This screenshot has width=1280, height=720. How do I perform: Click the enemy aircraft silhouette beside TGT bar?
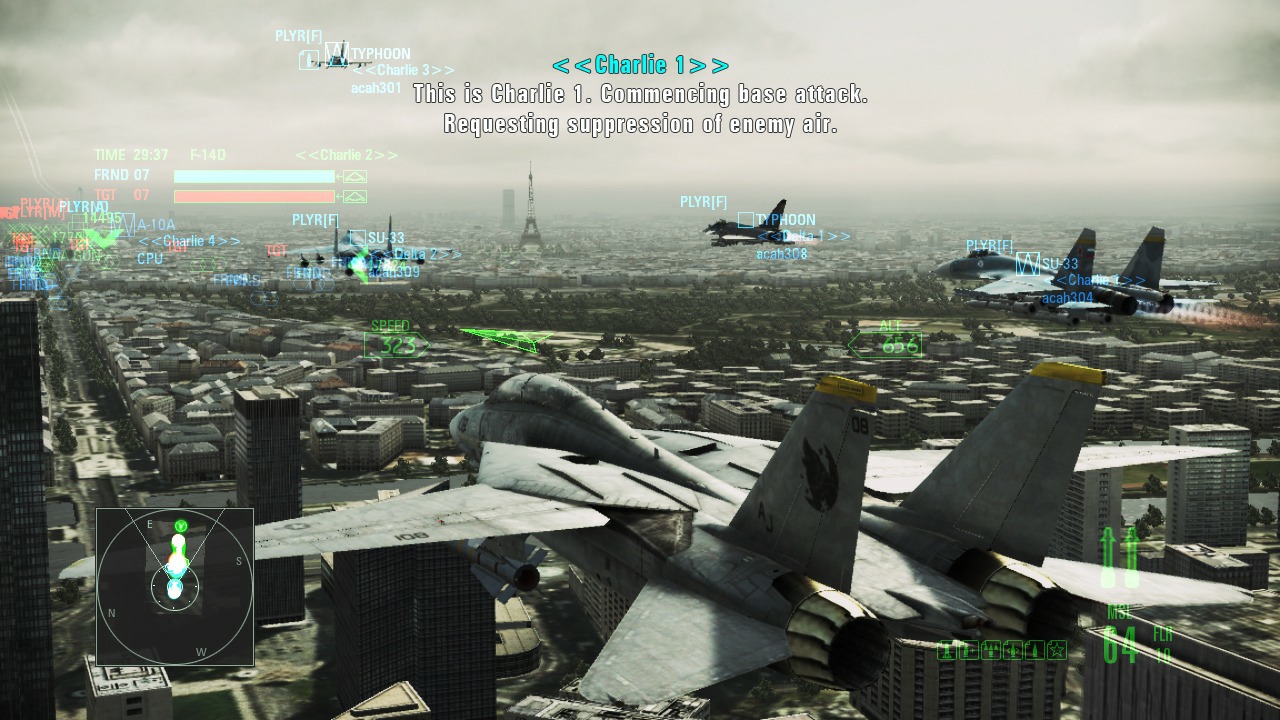356,195
